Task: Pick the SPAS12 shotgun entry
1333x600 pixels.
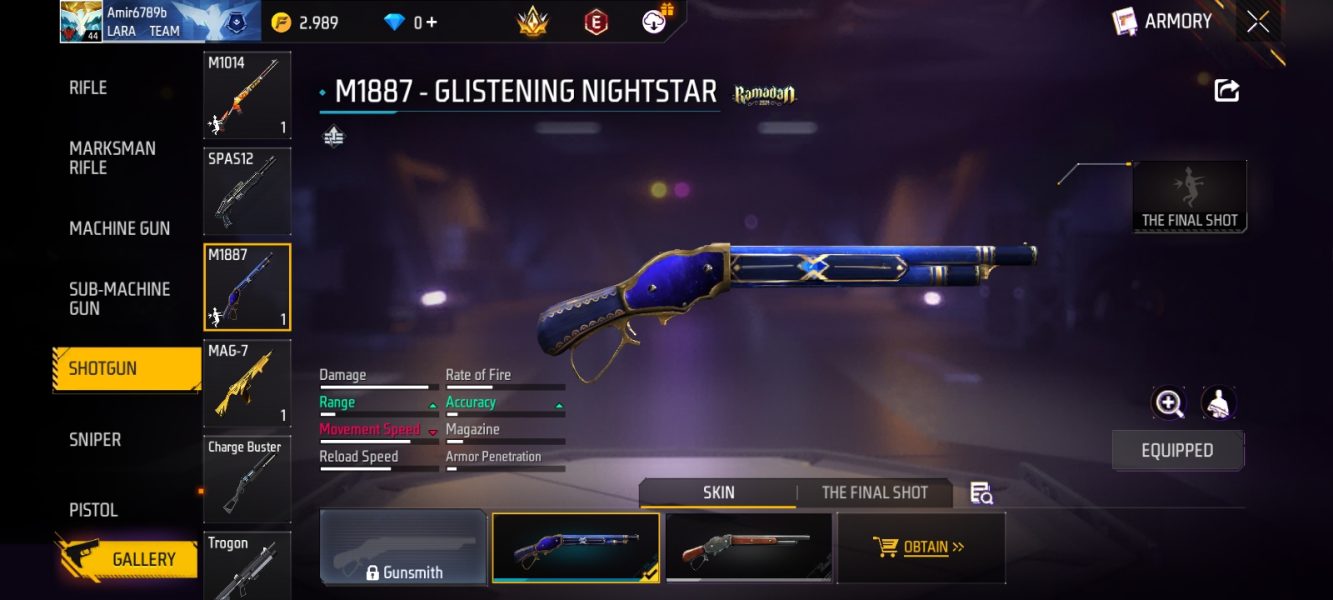Action: (x=247, y=191)
